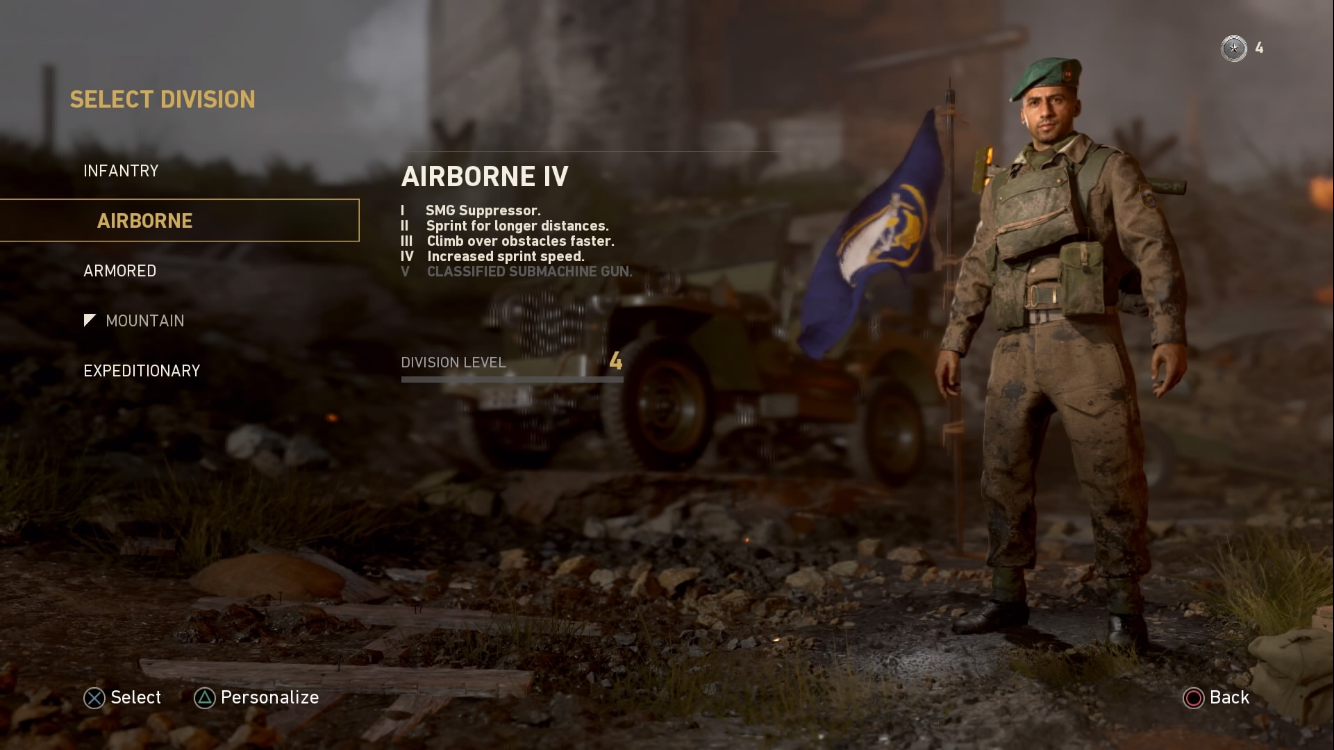Click the Select prompt label
Viewport: 1334px width, 750px height.
pos(135,698)
